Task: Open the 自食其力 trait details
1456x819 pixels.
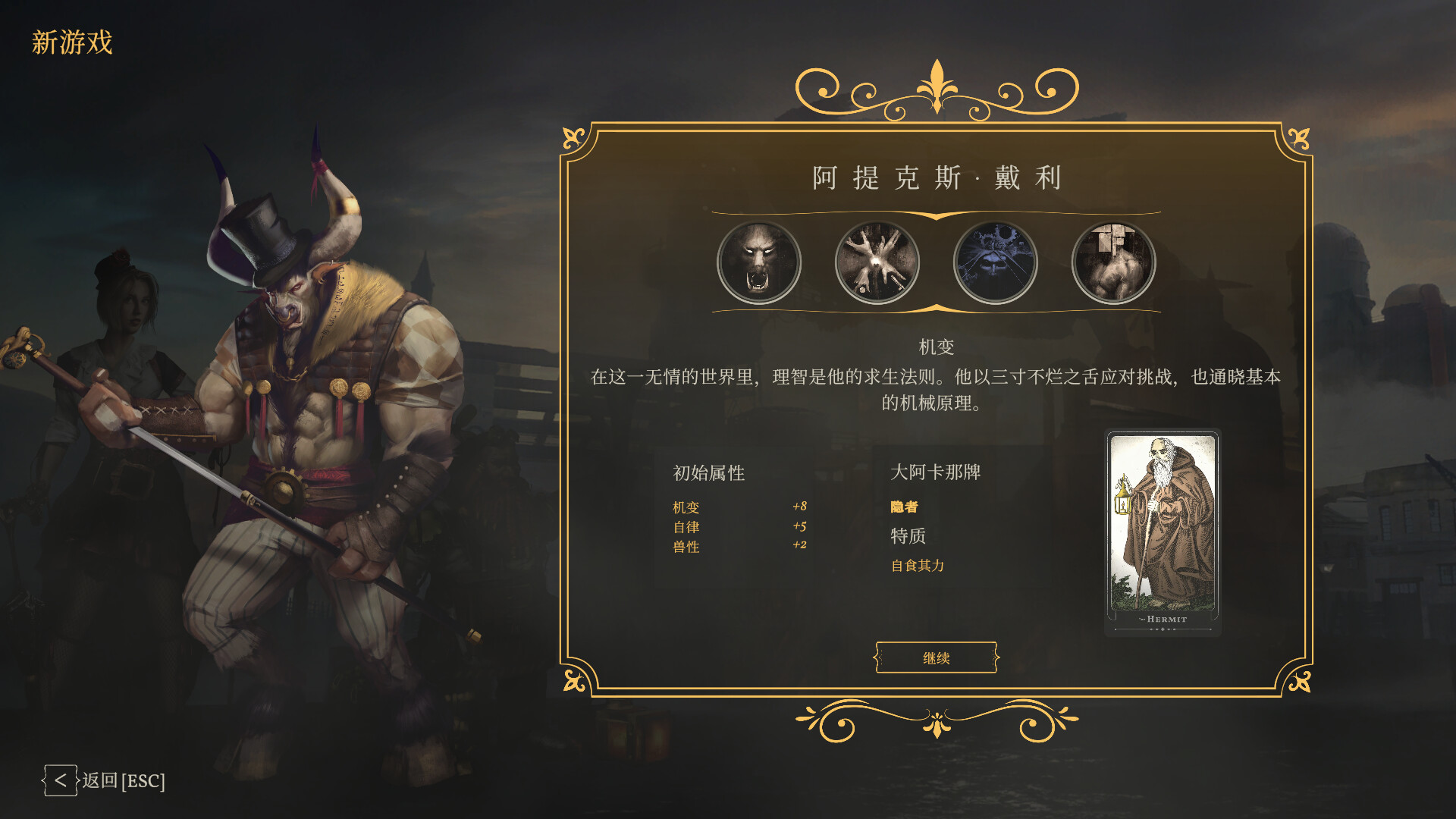Action: point(920,565)
